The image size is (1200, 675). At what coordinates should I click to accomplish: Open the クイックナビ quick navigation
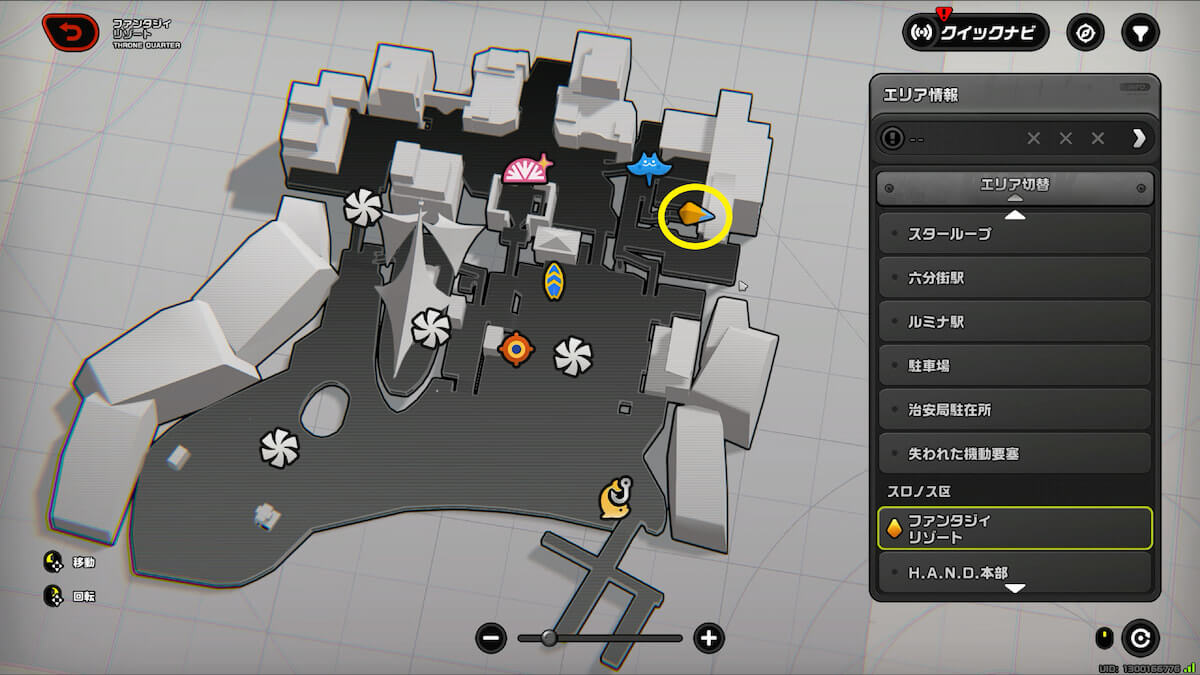pyautogui.click(x=976, y=33)
